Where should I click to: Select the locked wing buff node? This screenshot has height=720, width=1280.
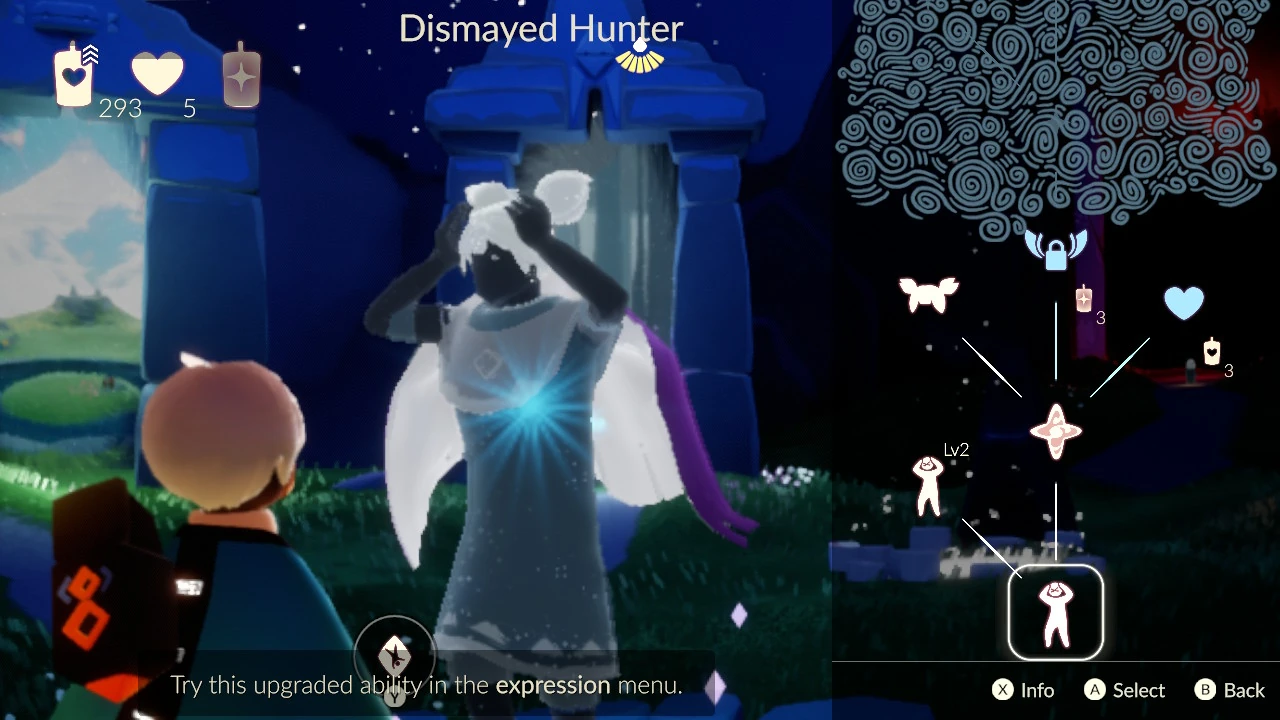[x=1055, y=249]
